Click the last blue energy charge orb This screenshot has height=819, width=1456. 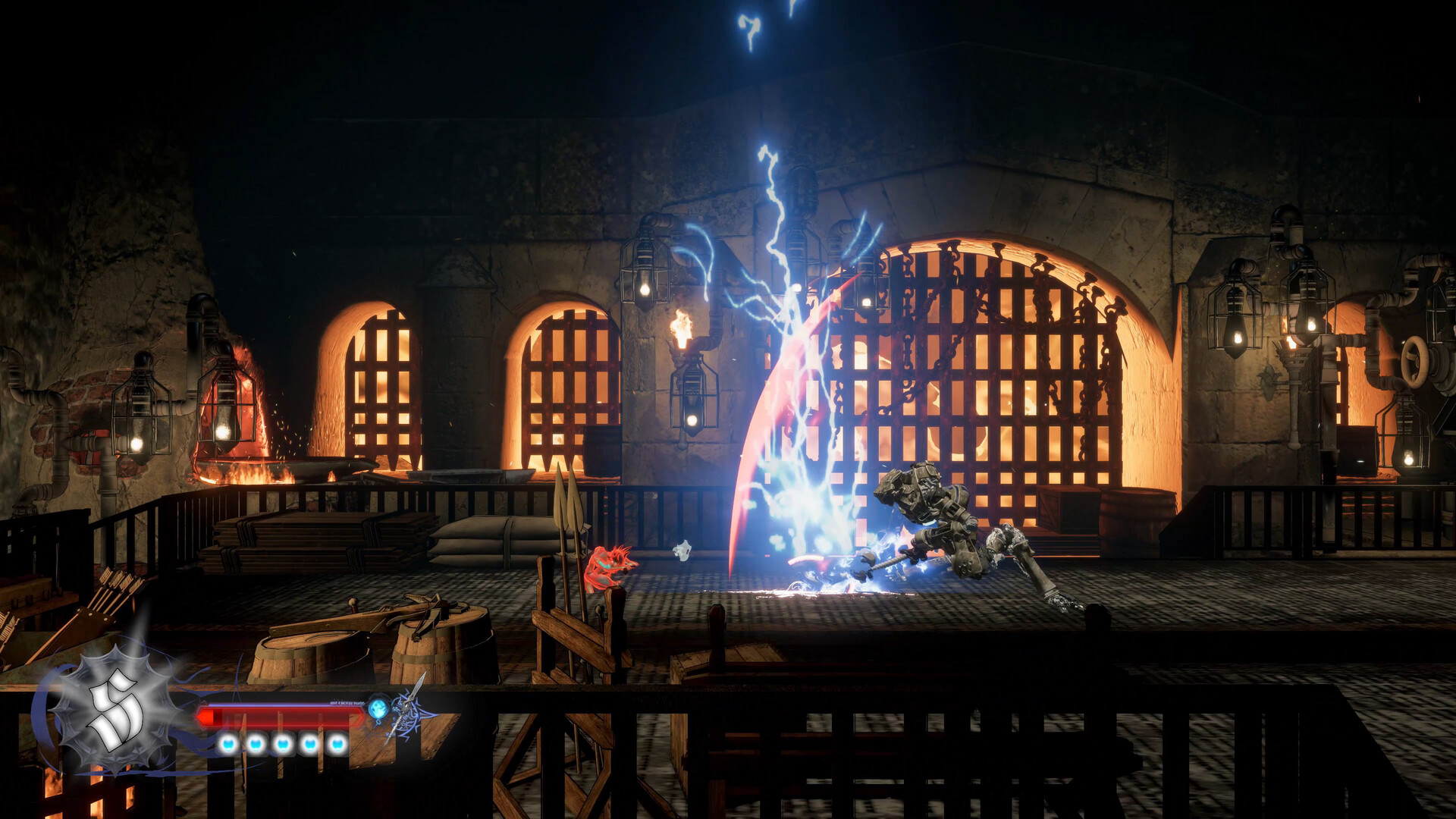(337, 745)
